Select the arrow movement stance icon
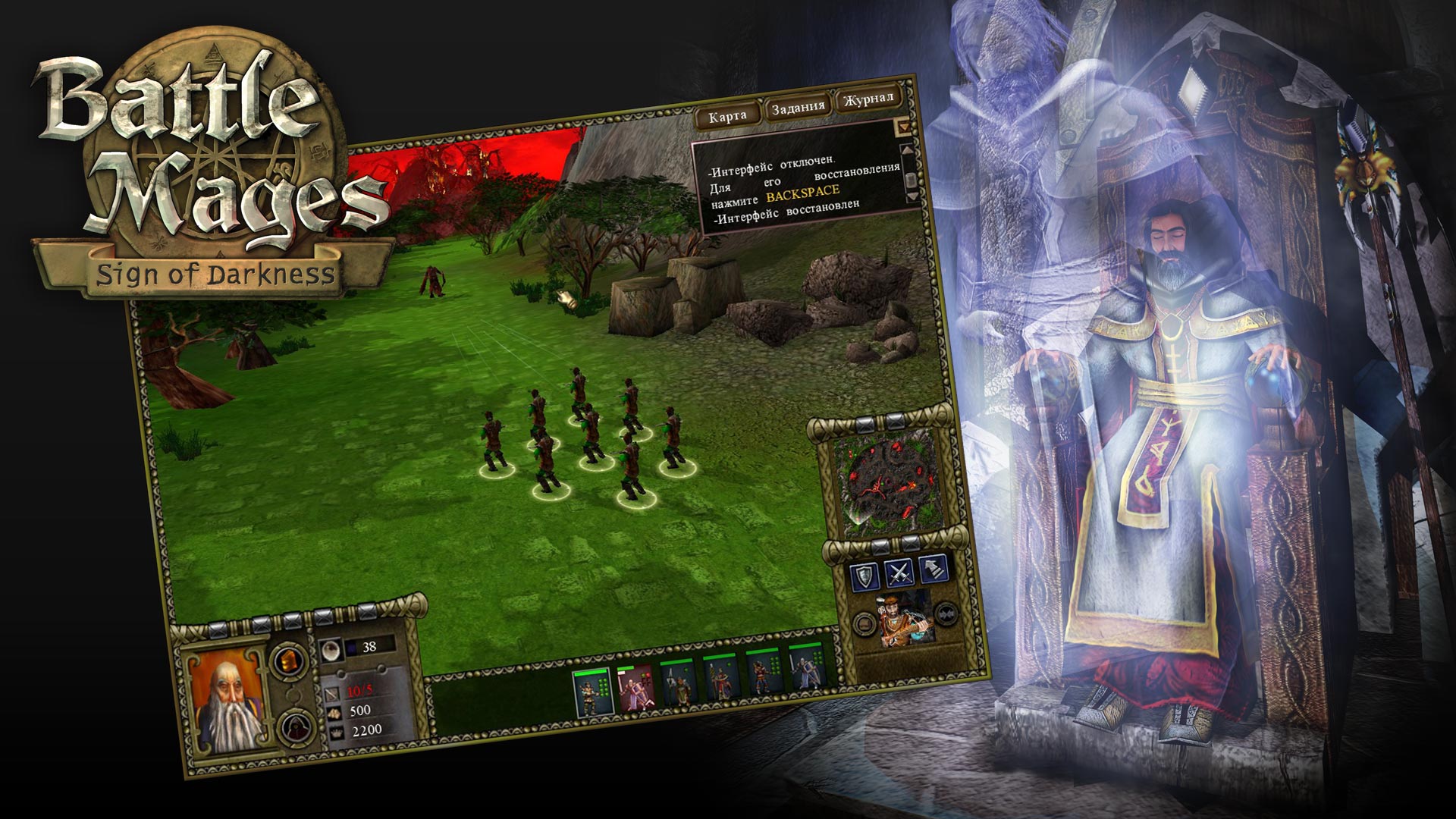Screen dimensions: 1456x819 [933, 570]
